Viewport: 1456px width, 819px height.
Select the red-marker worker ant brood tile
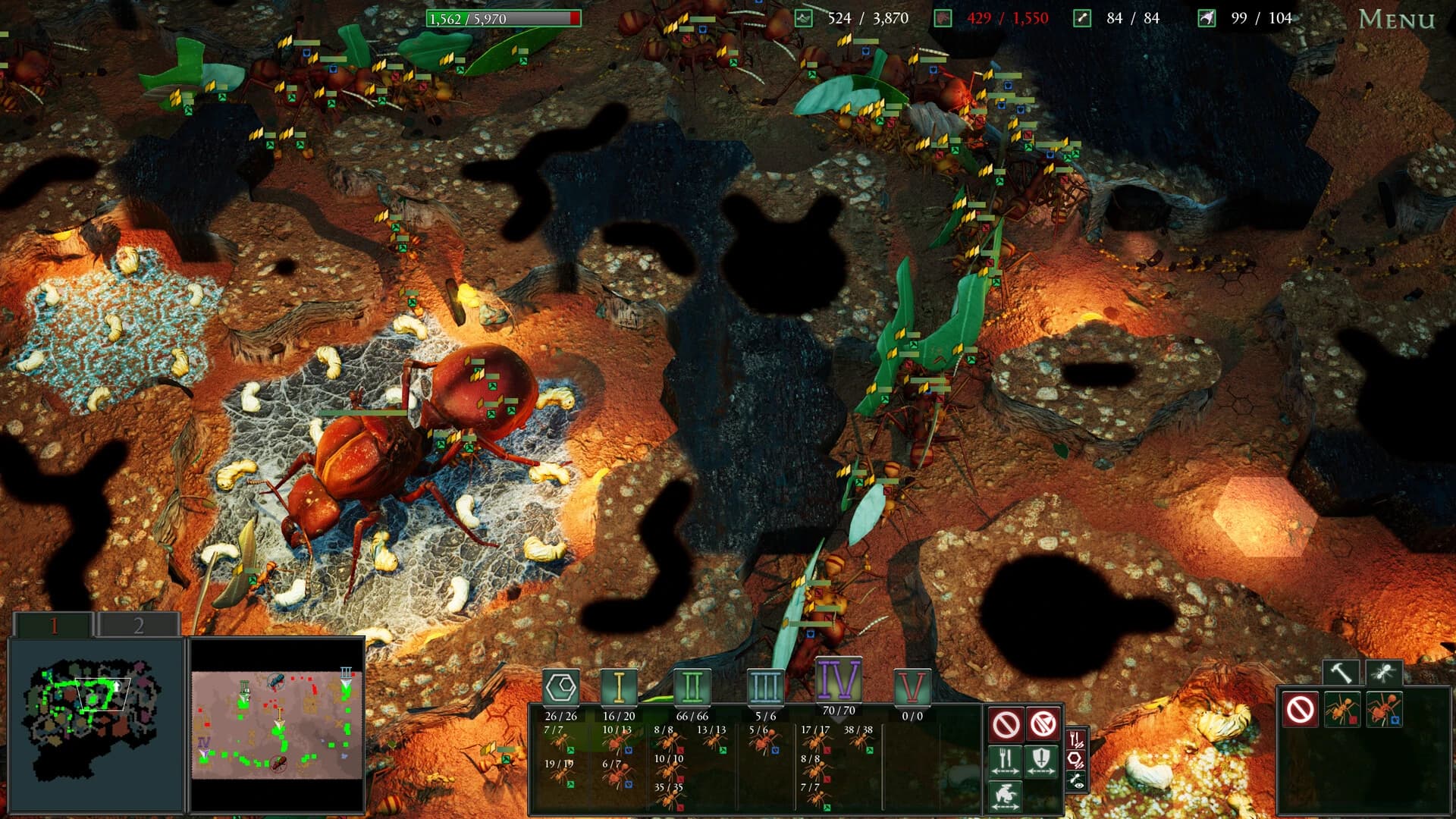click(1342, 710)
